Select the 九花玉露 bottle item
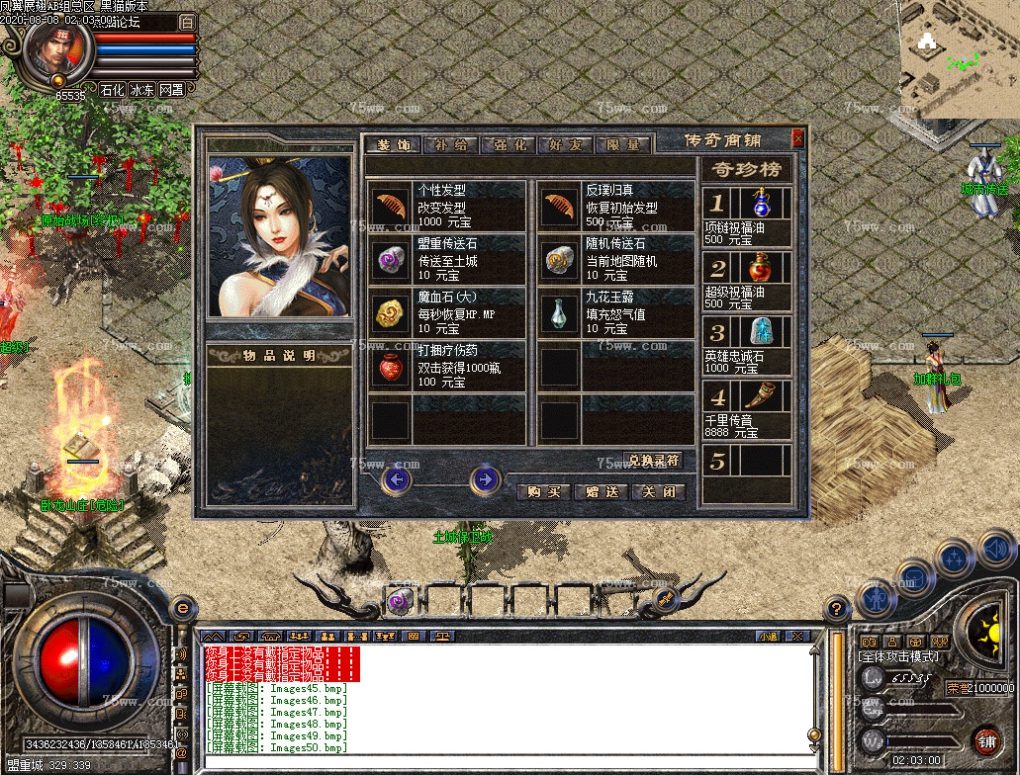This screenshot has height=775, width=1020. [x=560, y=314]
